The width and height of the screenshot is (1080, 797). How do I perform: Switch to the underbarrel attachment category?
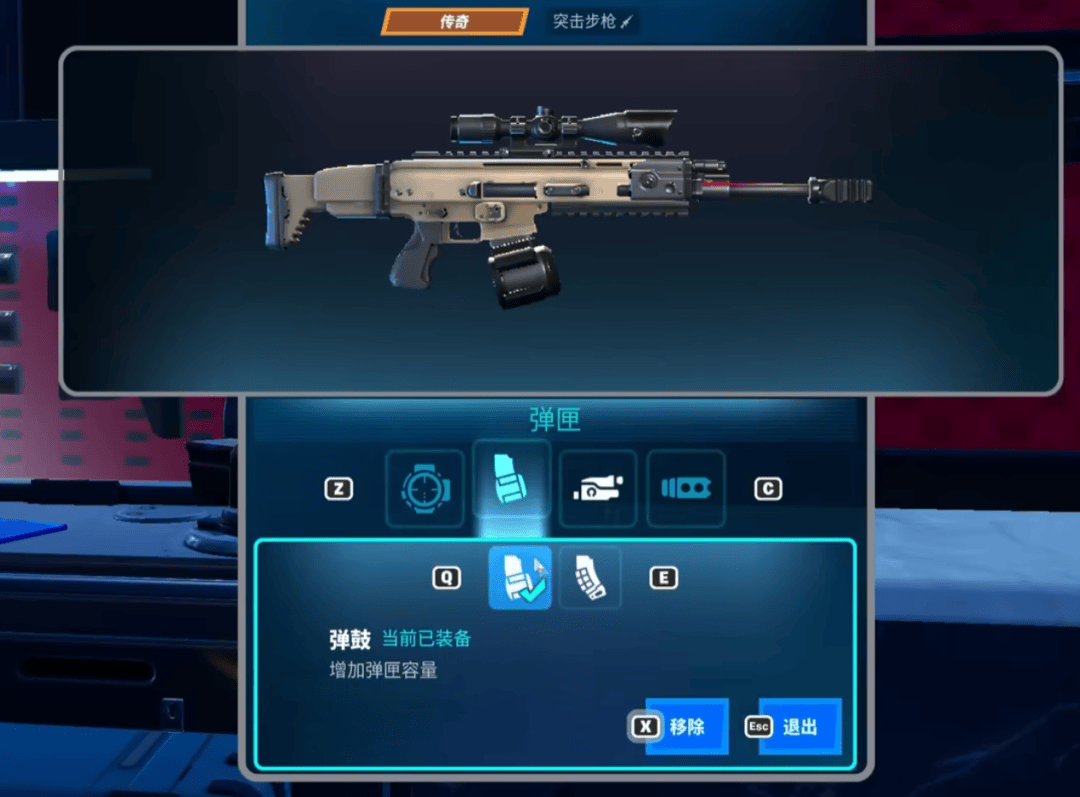pyautogui.click(x=598, y=488)
